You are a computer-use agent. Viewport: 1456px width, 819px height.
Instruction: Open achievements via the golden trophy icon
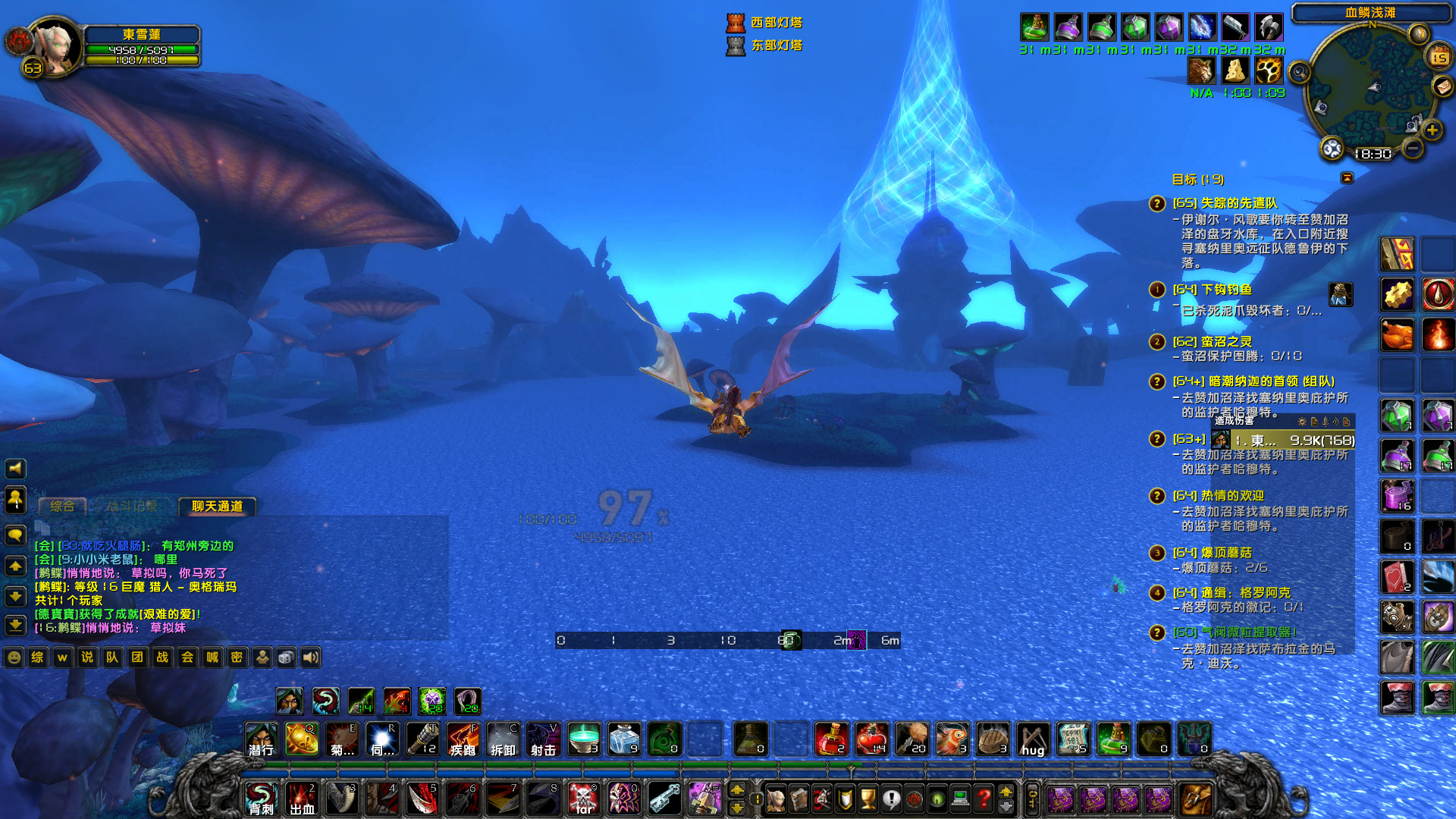[869, 799]
